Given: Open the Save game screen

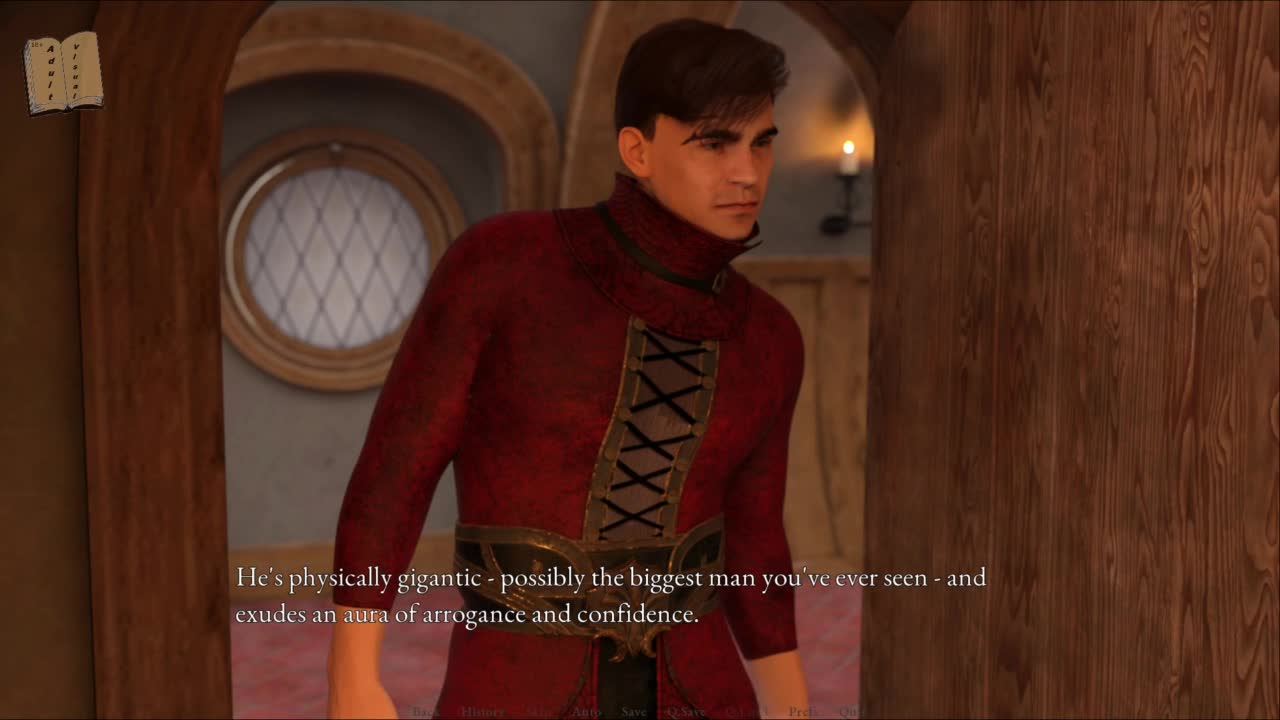Looking at the screenshot, I should click(634, 712).
